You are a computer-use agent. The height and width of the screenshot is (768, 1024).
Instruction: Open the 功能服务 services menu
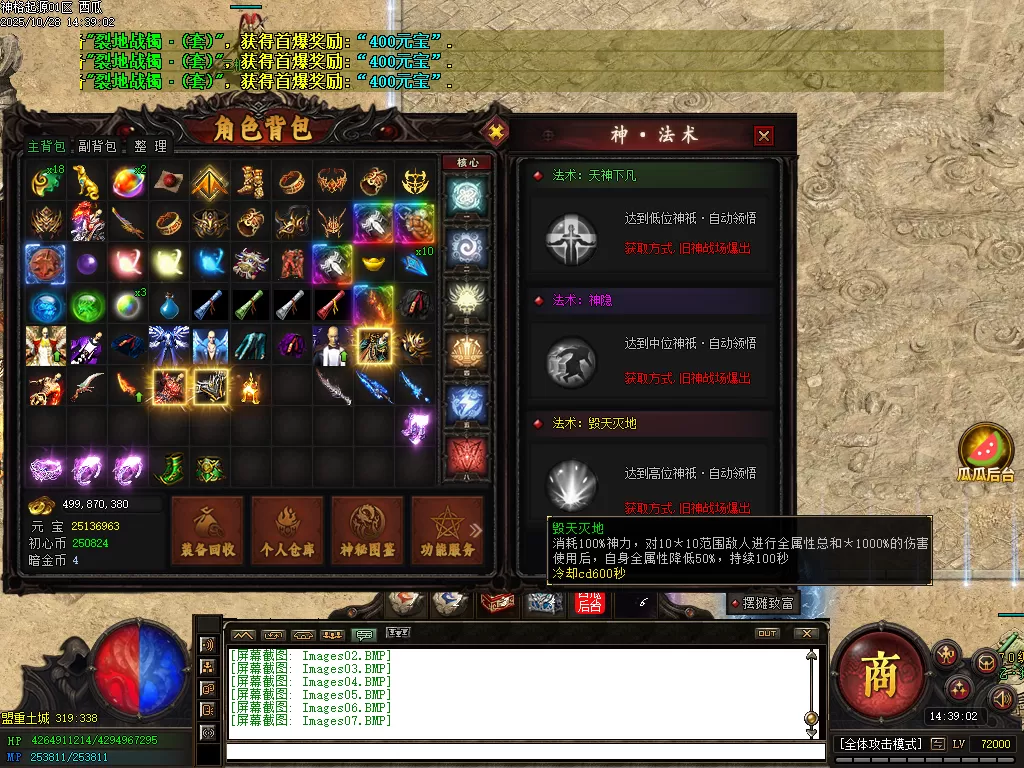pos(446,529)
